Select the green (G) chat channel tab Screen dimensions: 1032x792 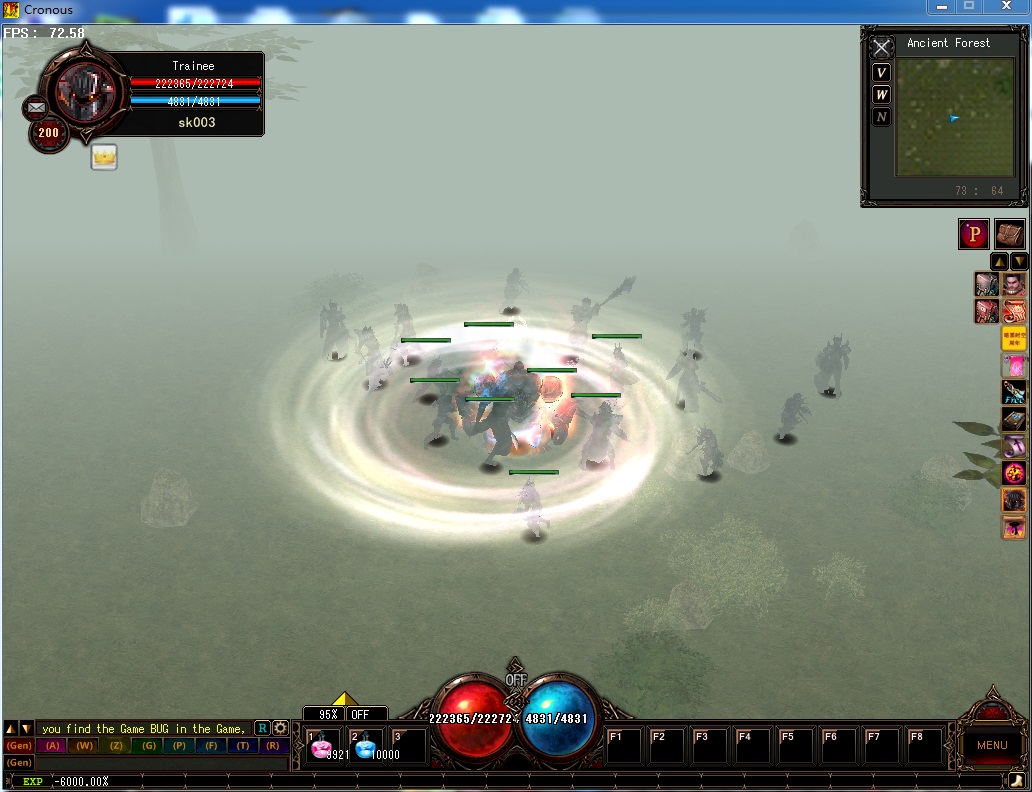pos(148,746)
